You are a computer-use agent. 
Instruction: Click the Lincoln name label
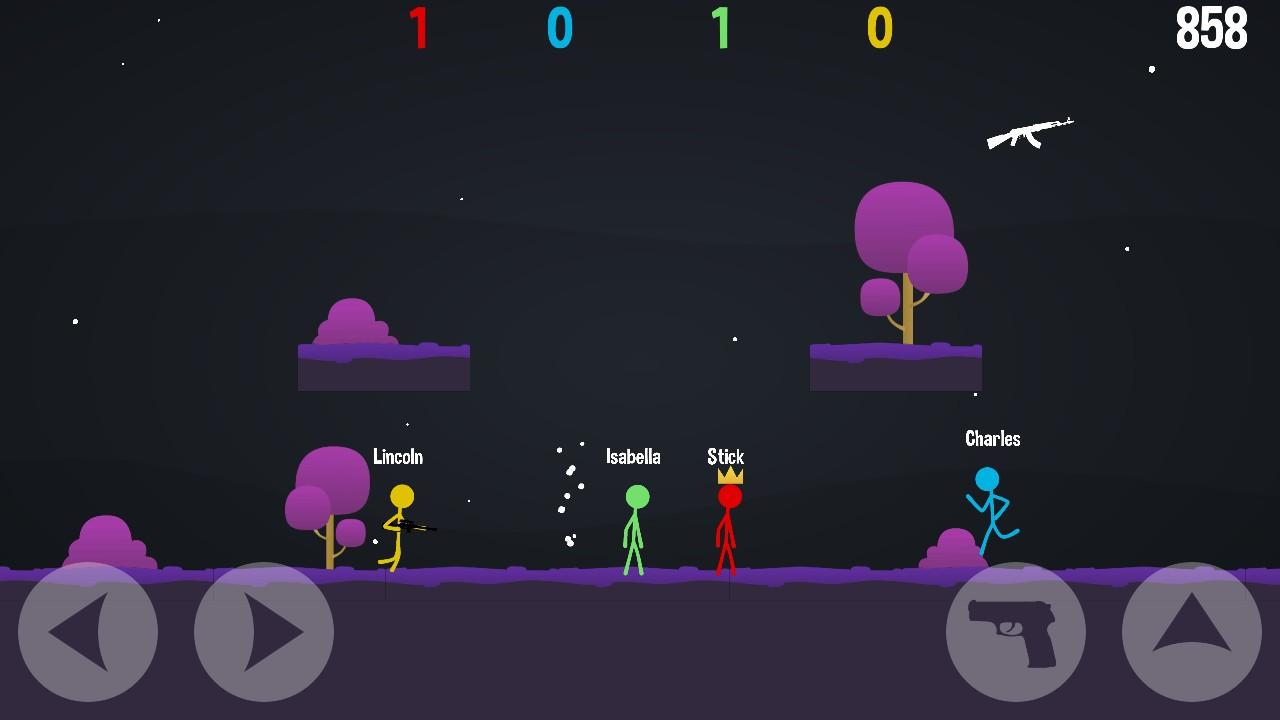click(x=398, y=457)
